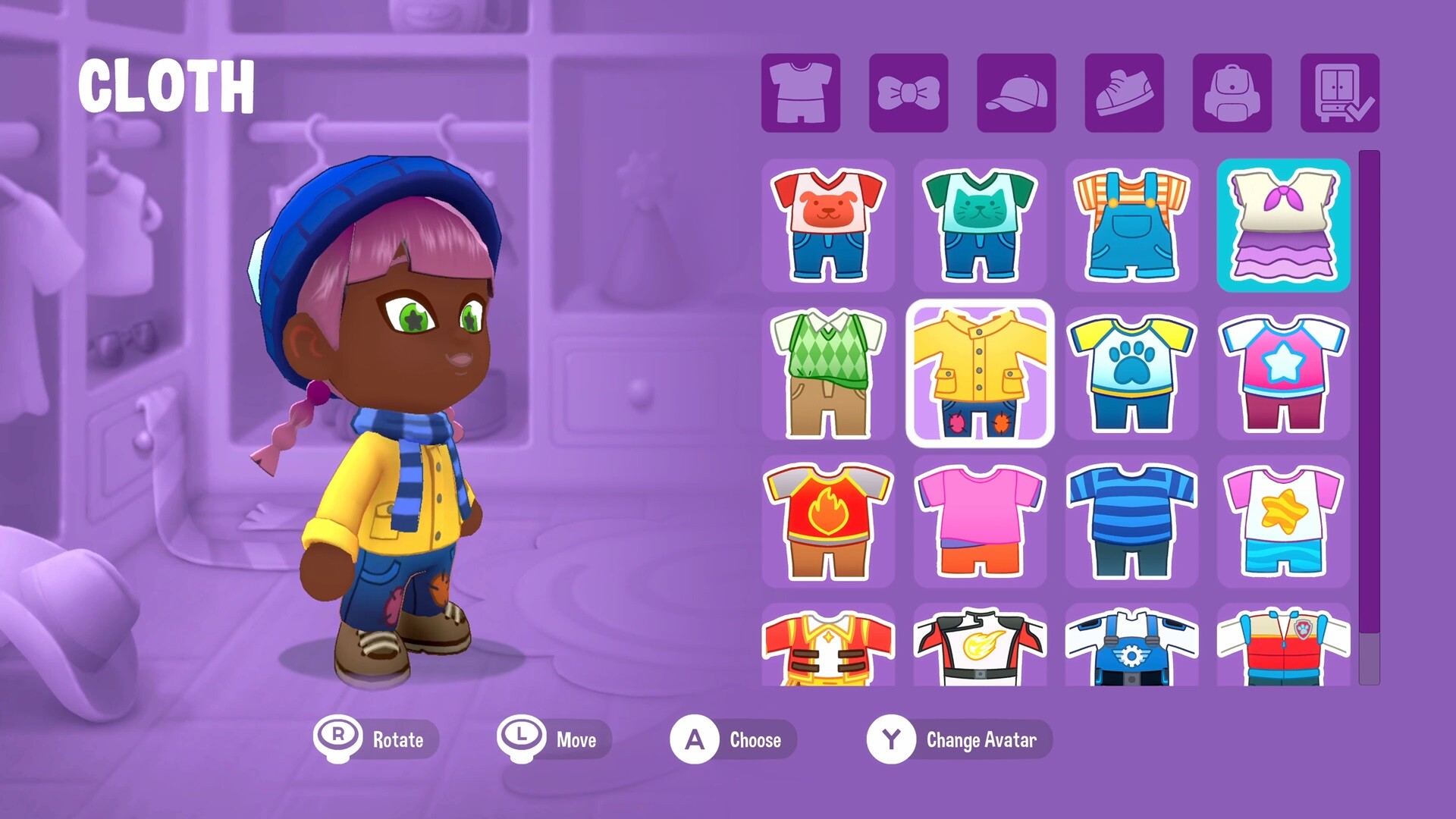Select the orange striped overalls outfit
The image size is (1456, 819).
tap(1131, 225)
